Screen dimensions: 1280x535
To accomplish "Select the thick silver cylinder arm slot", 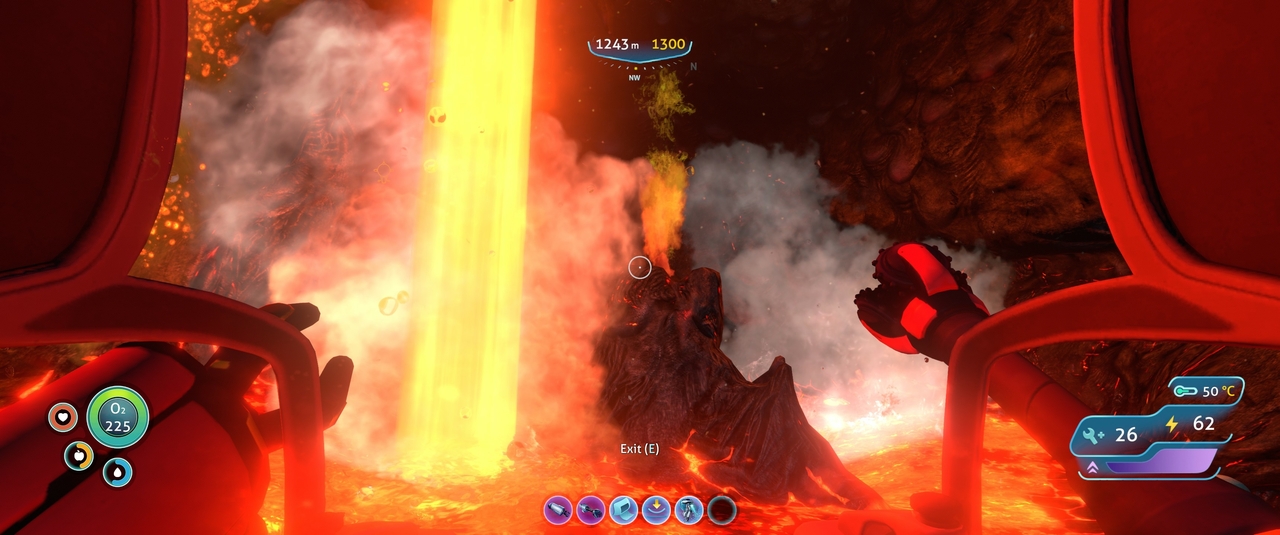I will 558,510.
